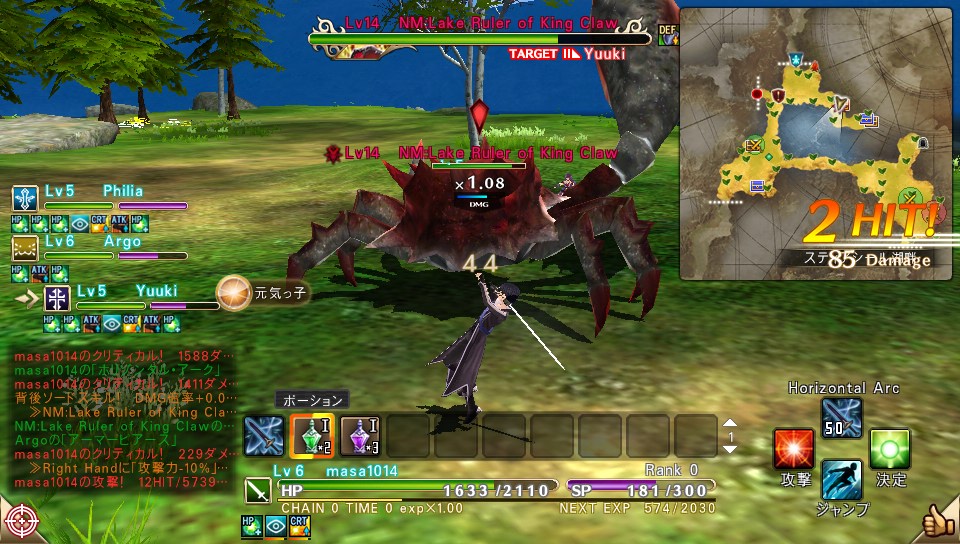The image size is (960, 544).
Task: Open the lake area minimap
Action: (x=816, y=144)
